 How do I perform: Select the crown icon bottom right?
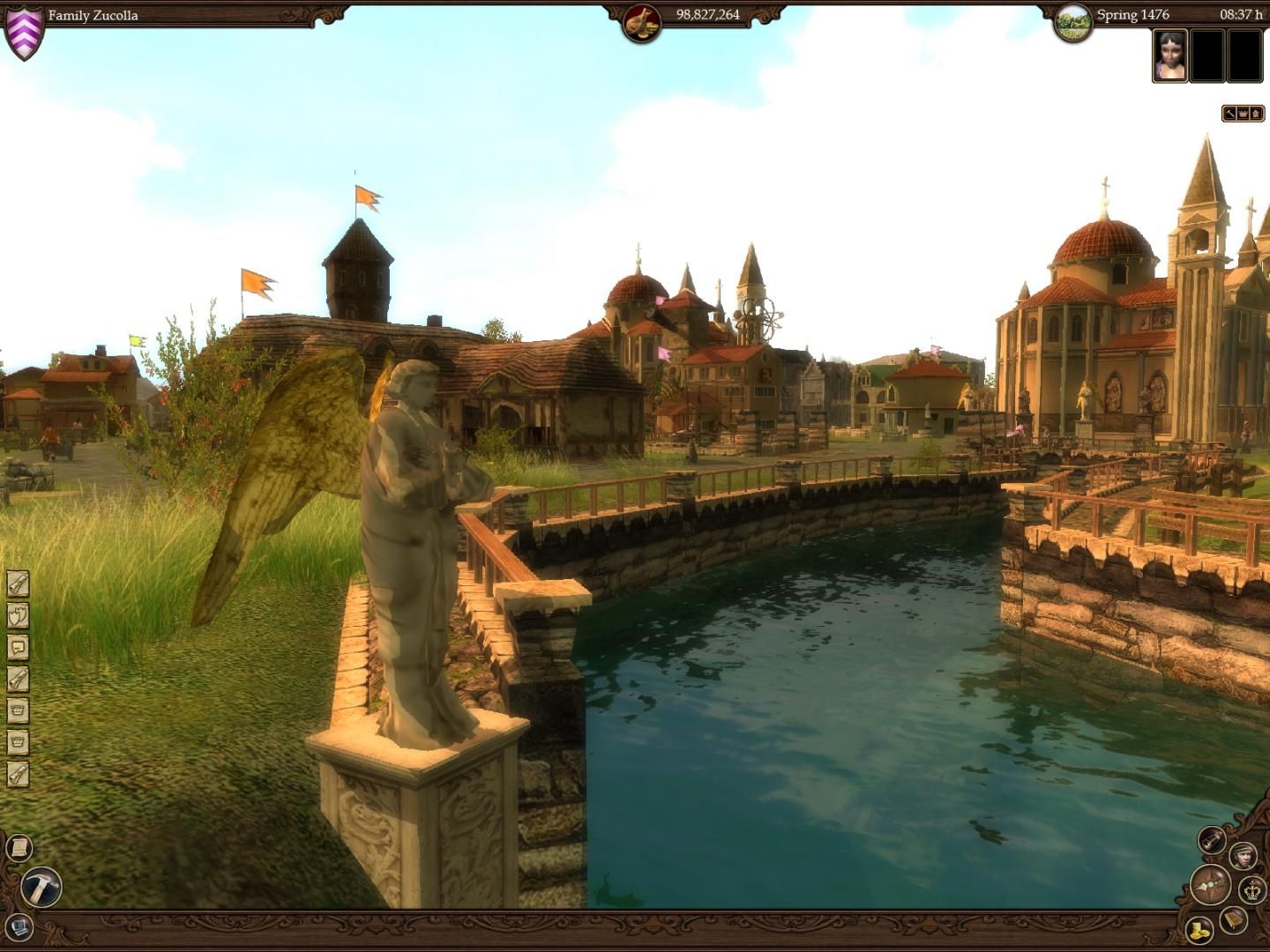[1251, 892]
